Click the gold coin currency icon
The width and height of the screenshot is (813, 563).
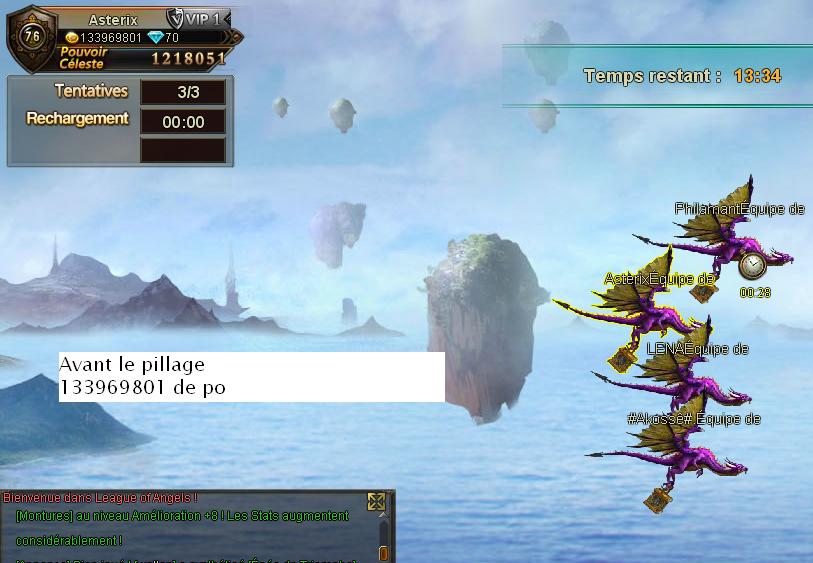coord(71,38)
